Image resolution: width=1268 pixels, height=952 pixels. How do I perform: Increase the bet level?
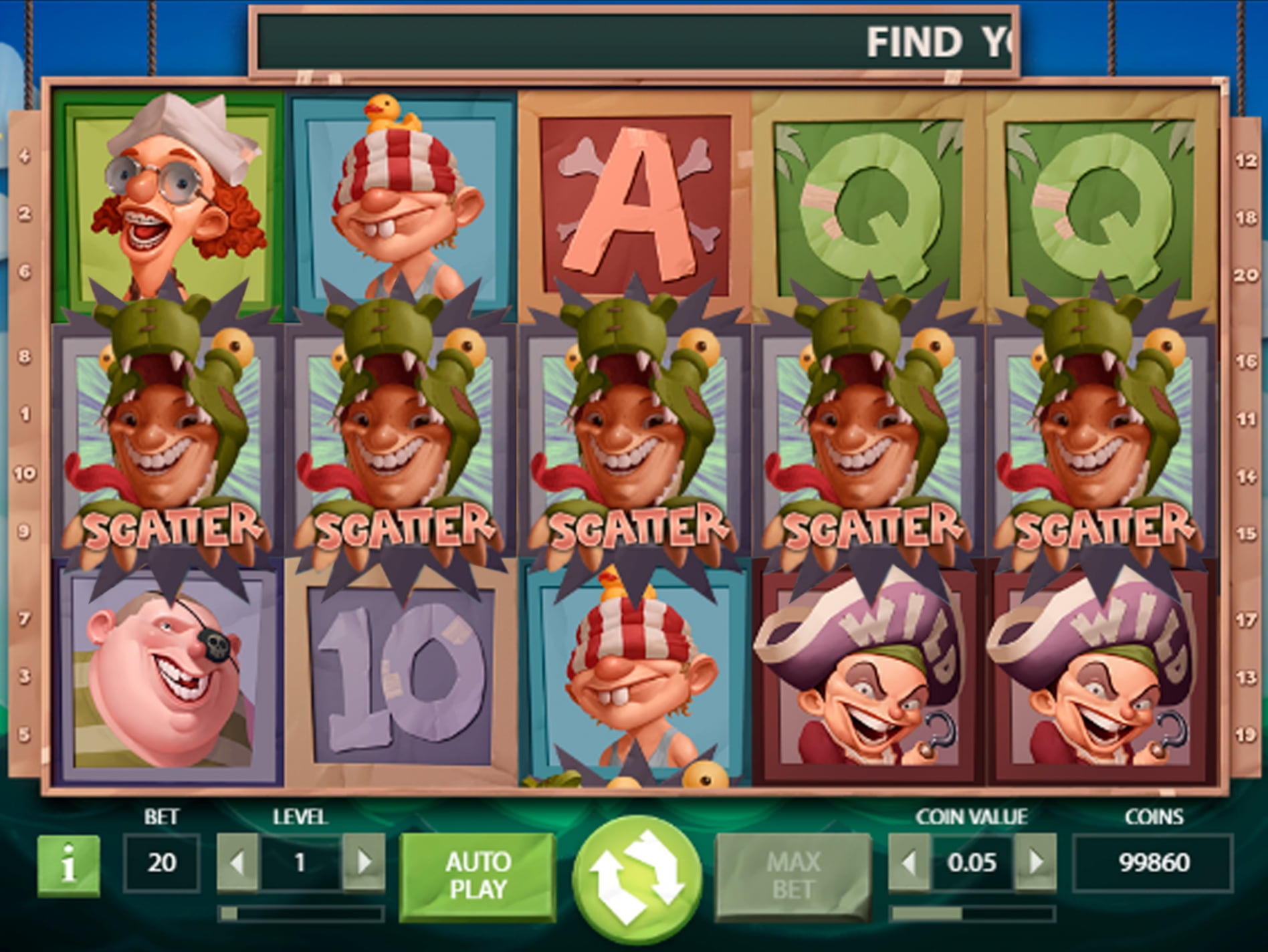[x=364, y=862]
